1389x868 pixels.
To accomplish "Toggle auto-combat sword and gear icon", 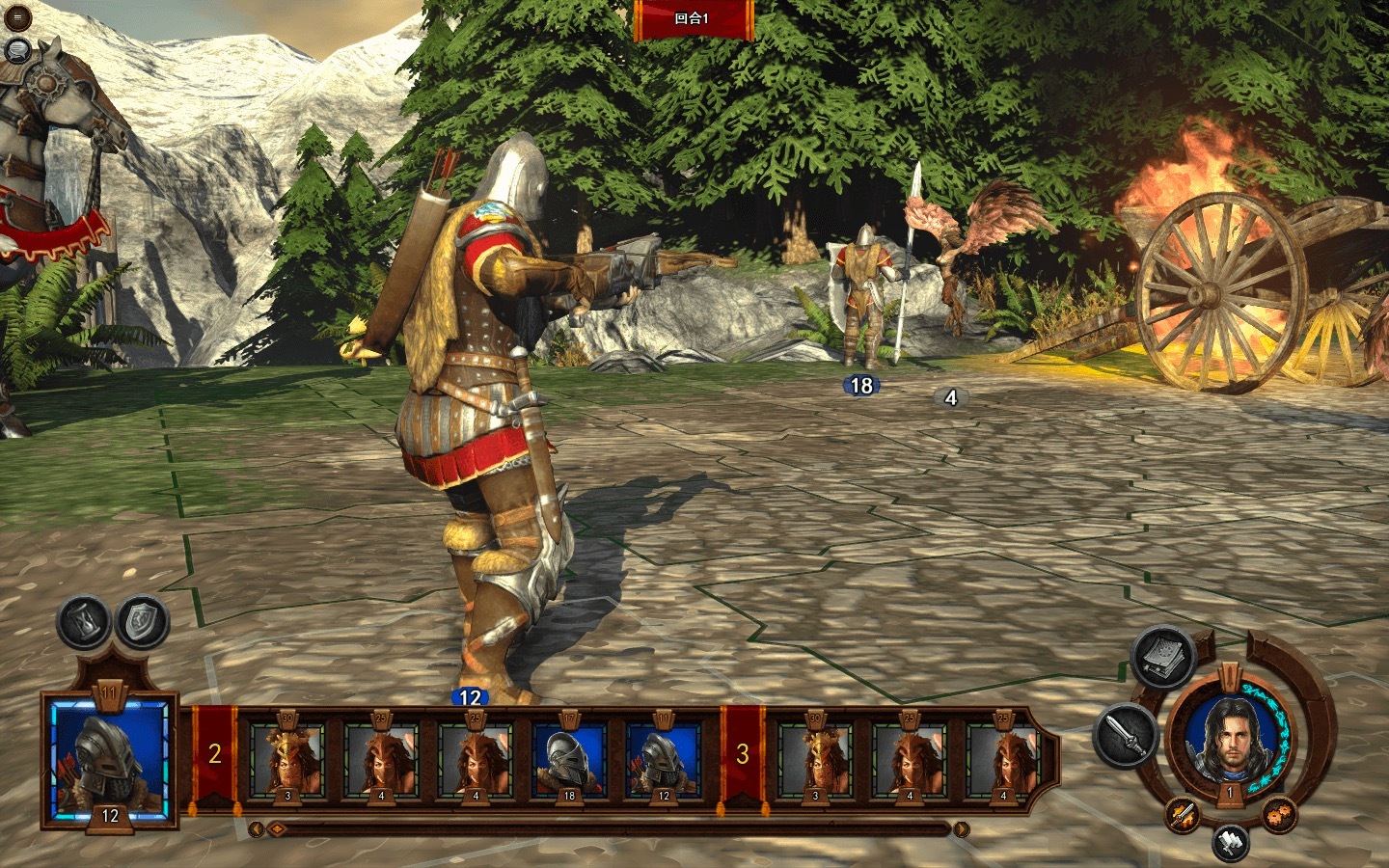I will [x=1183, y=815].
